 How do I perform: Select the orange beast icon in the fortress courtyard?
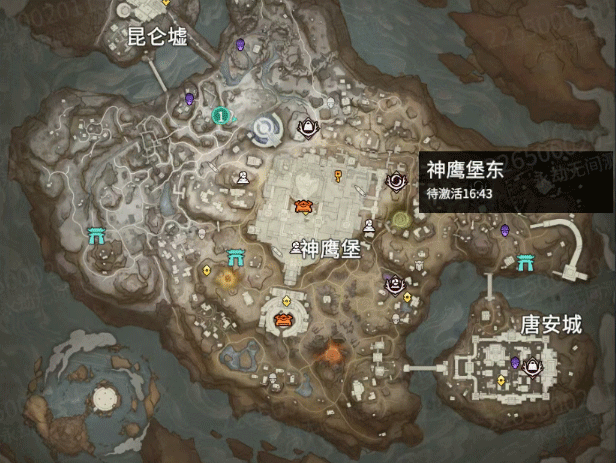point(302,206)
